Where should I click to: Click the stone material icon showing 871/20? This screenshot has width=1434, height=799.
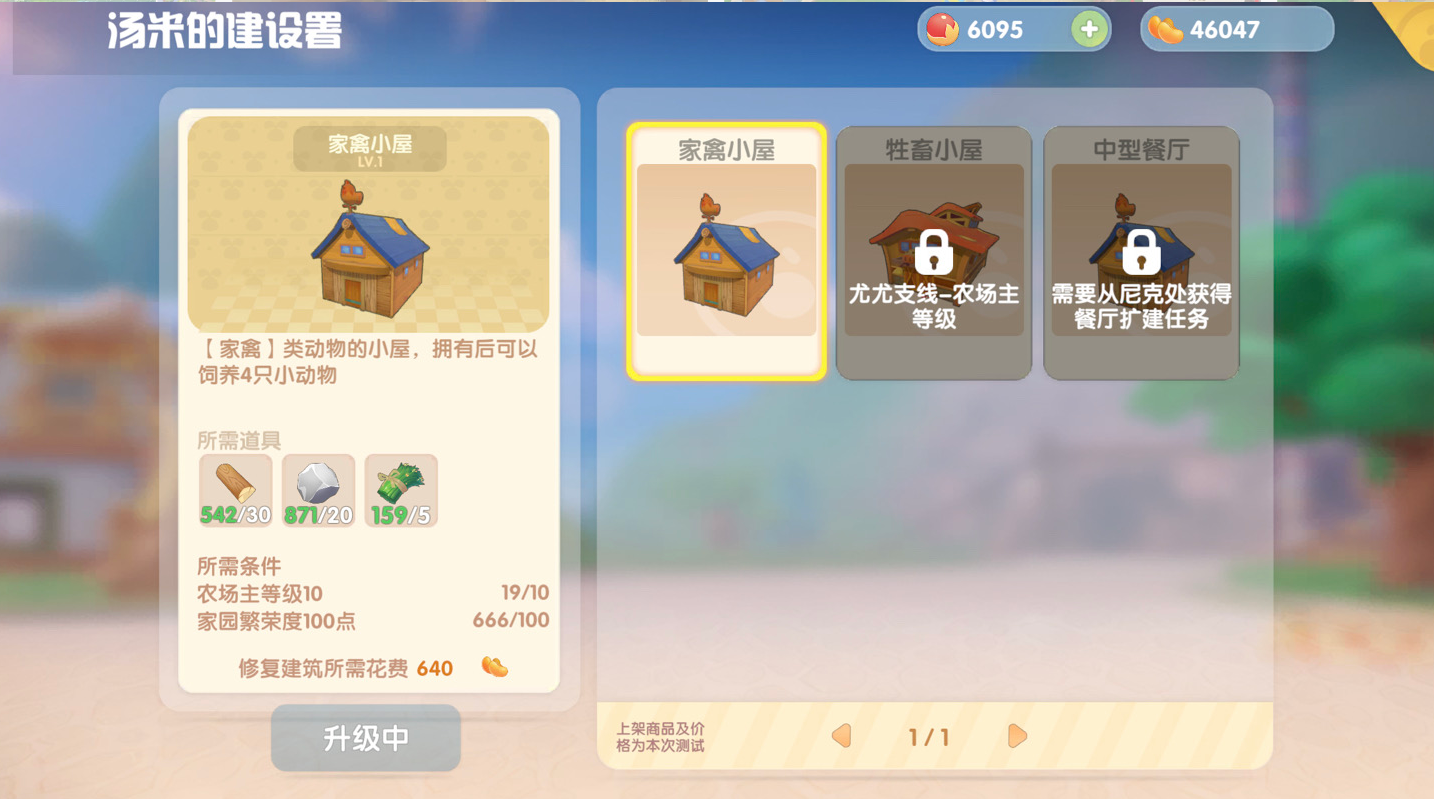pos(318,488)
